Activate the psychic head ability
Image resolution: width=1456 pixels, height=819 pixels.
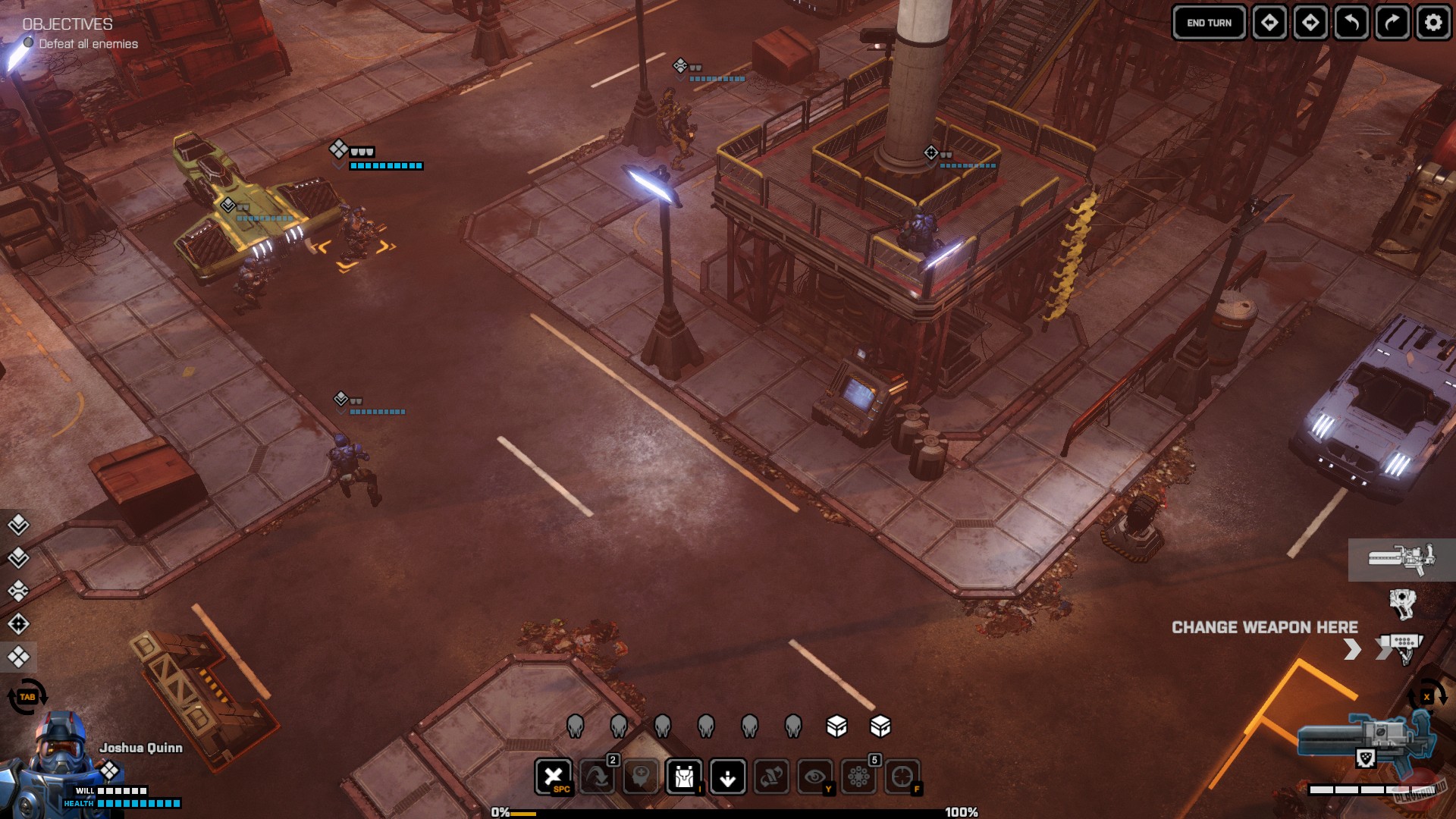641,777
